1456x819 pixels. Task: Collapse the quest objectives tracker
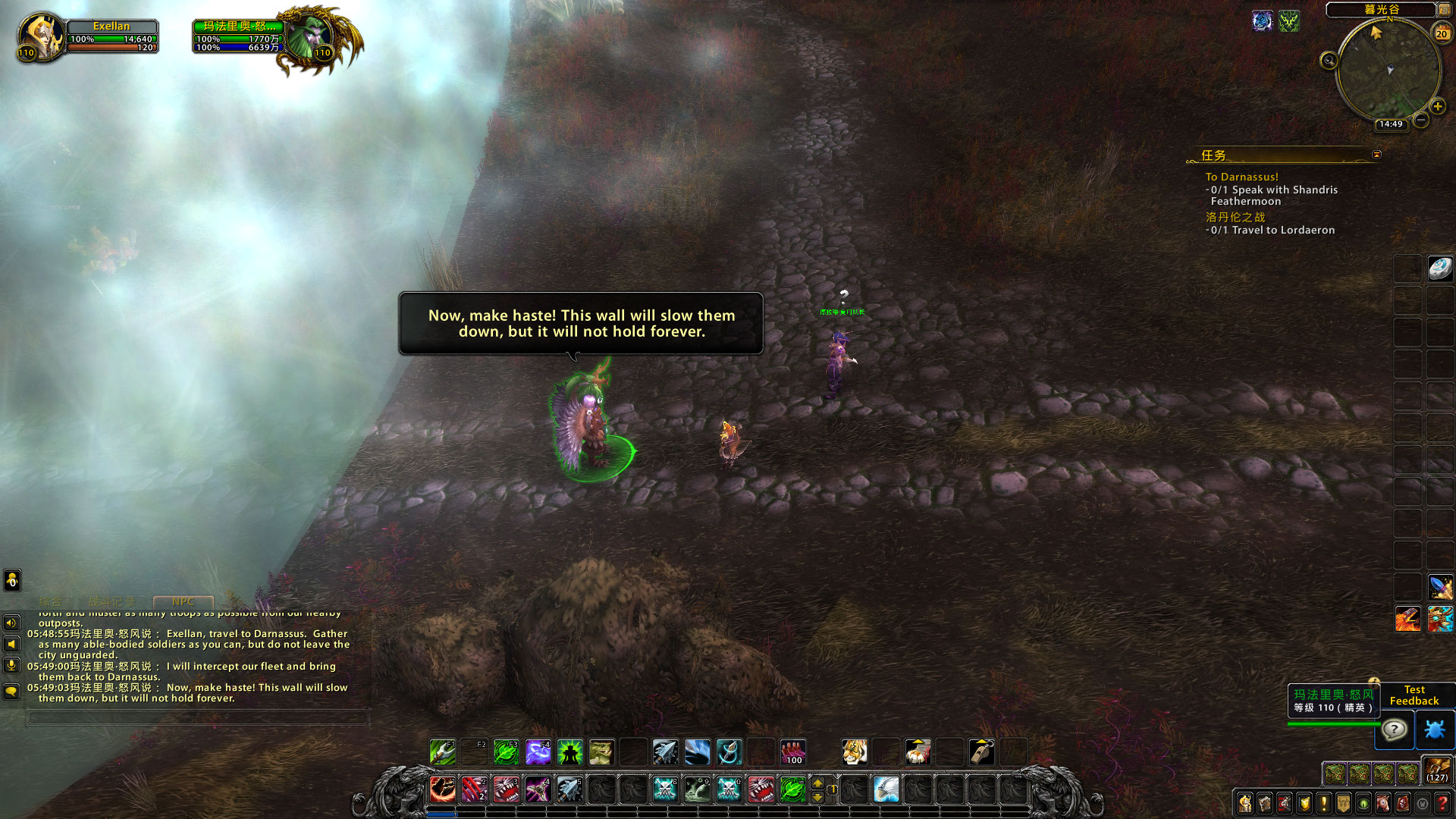tap(1376, 155)
